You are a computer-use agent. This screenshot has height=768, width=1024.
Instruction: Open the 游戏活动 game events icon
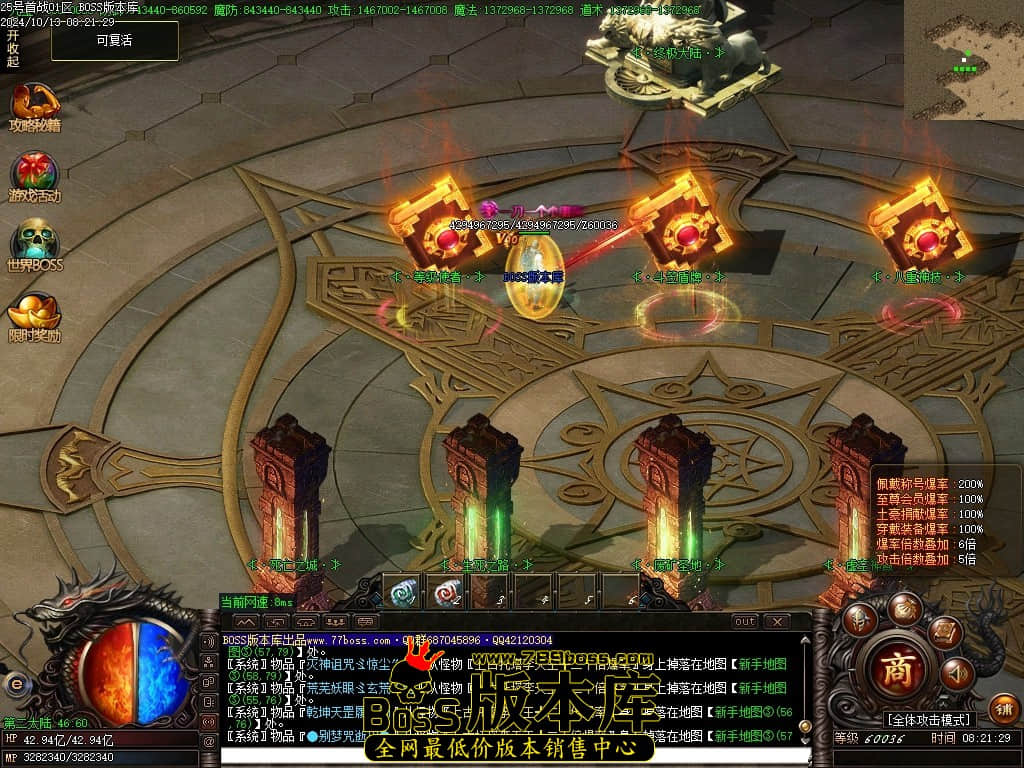pos(34,177)
